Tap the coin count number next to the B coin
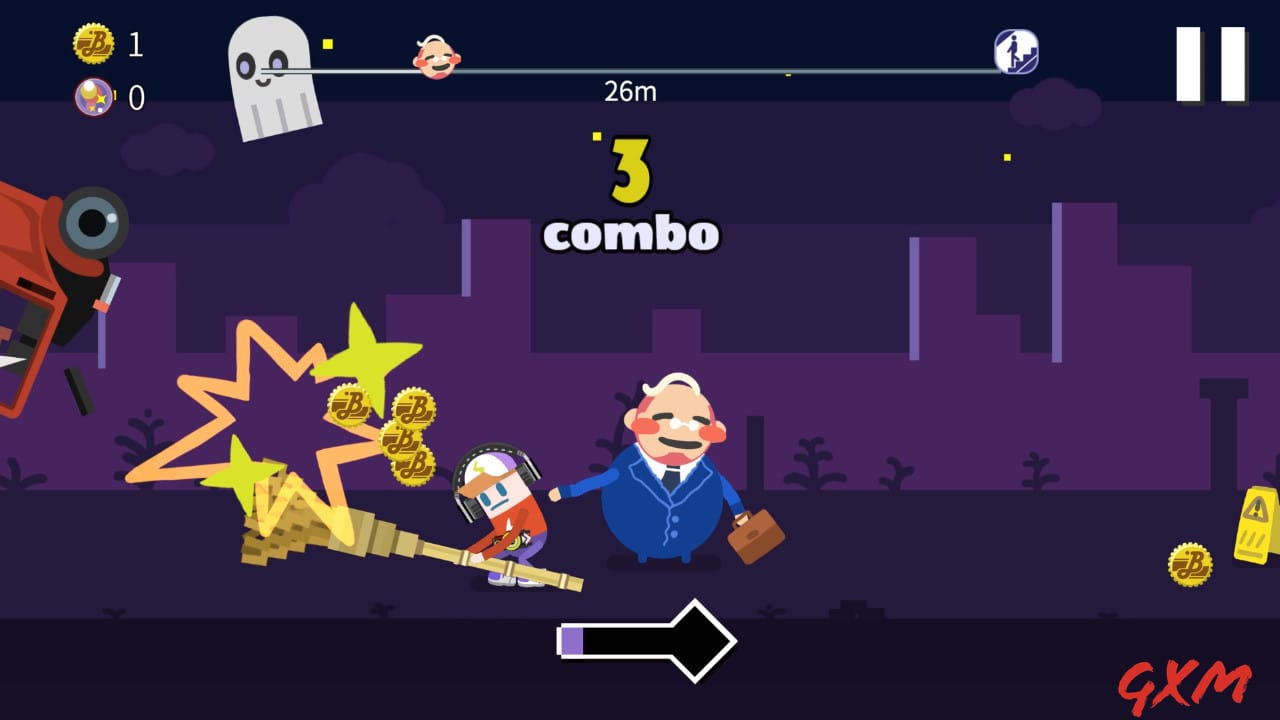 pyautogui.click(x=134, y=45)
